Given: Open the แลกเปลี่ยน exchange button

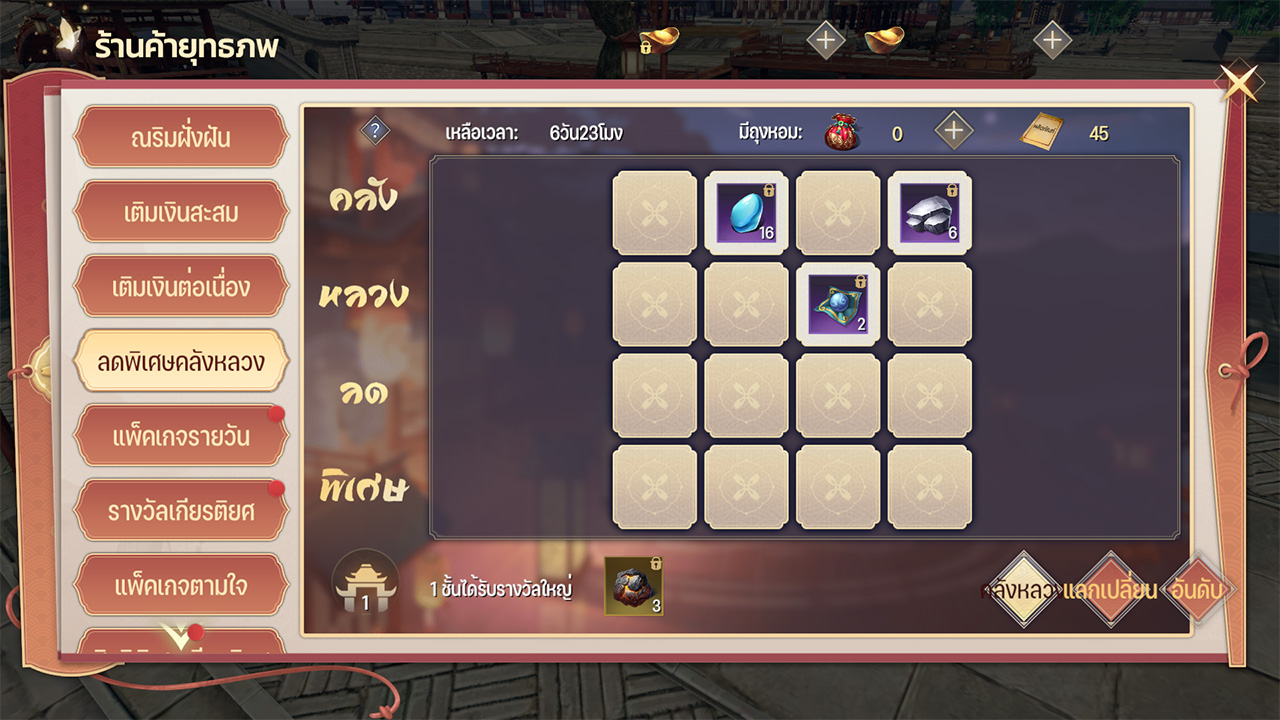Looking at the screenshot, I should [1110, 590].
